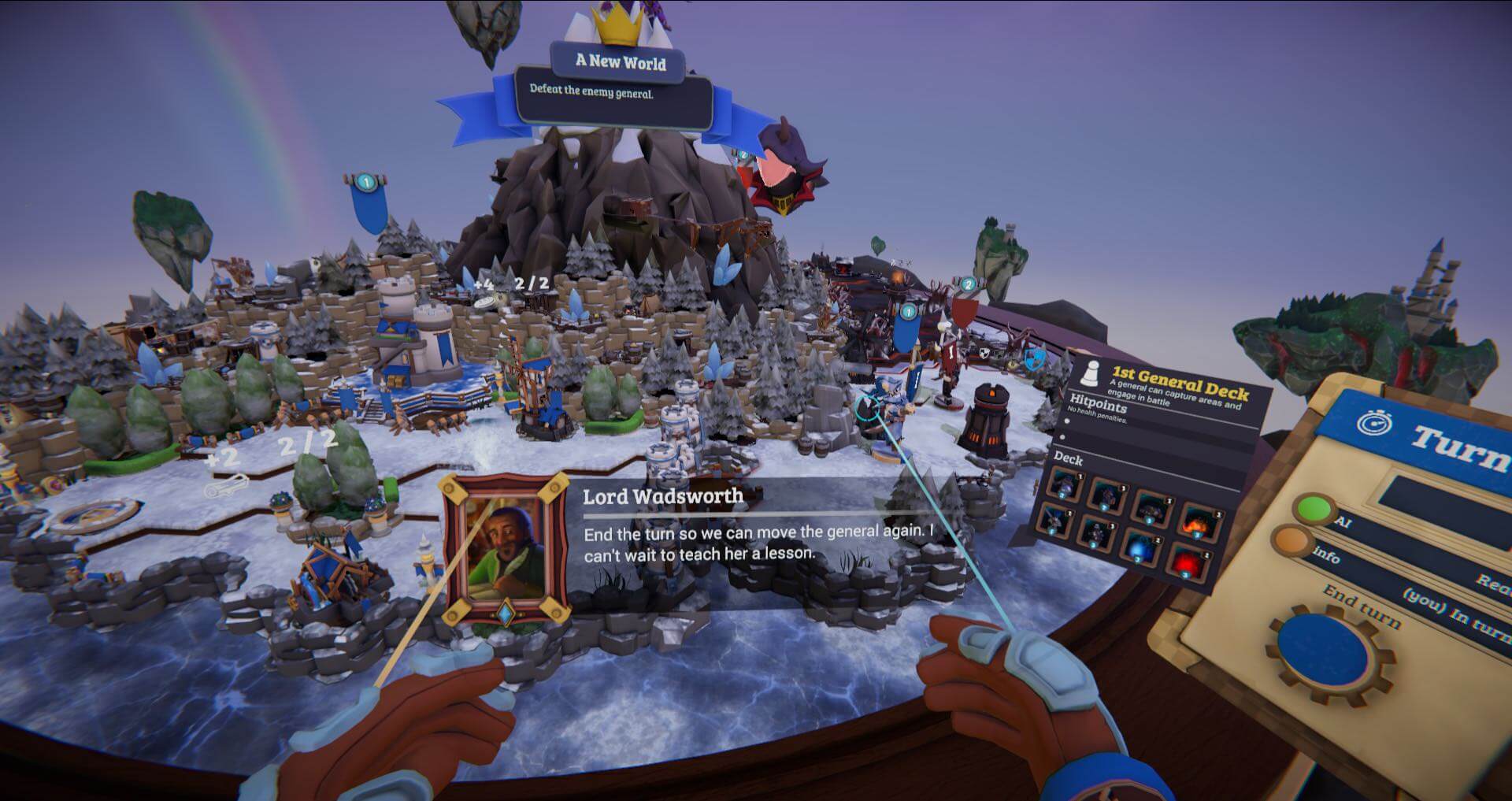Toggle the green AI player light
Screen dimensions: 1512x801
pos(1314,508)
